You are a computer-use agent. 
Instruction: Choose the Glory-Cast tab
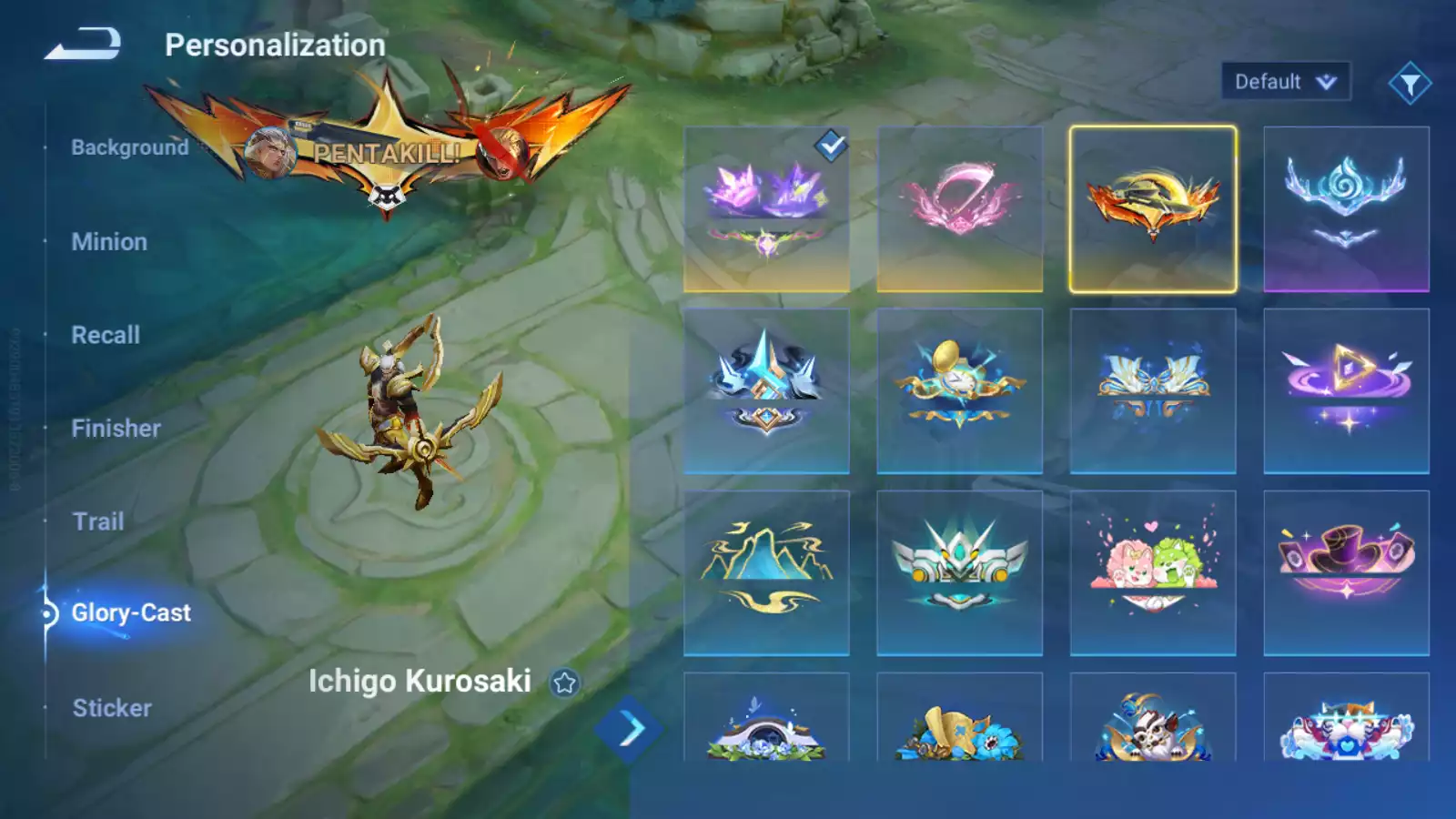point(131,613)
